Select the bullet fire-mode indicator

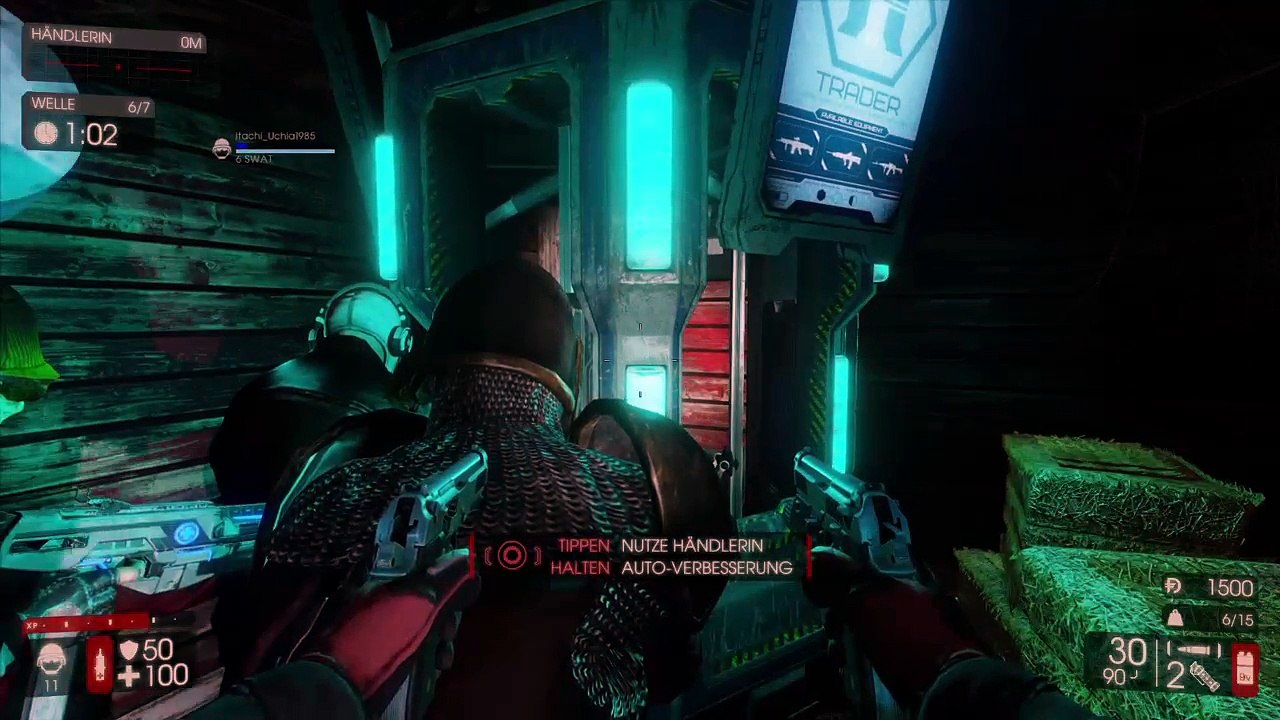1194,650
